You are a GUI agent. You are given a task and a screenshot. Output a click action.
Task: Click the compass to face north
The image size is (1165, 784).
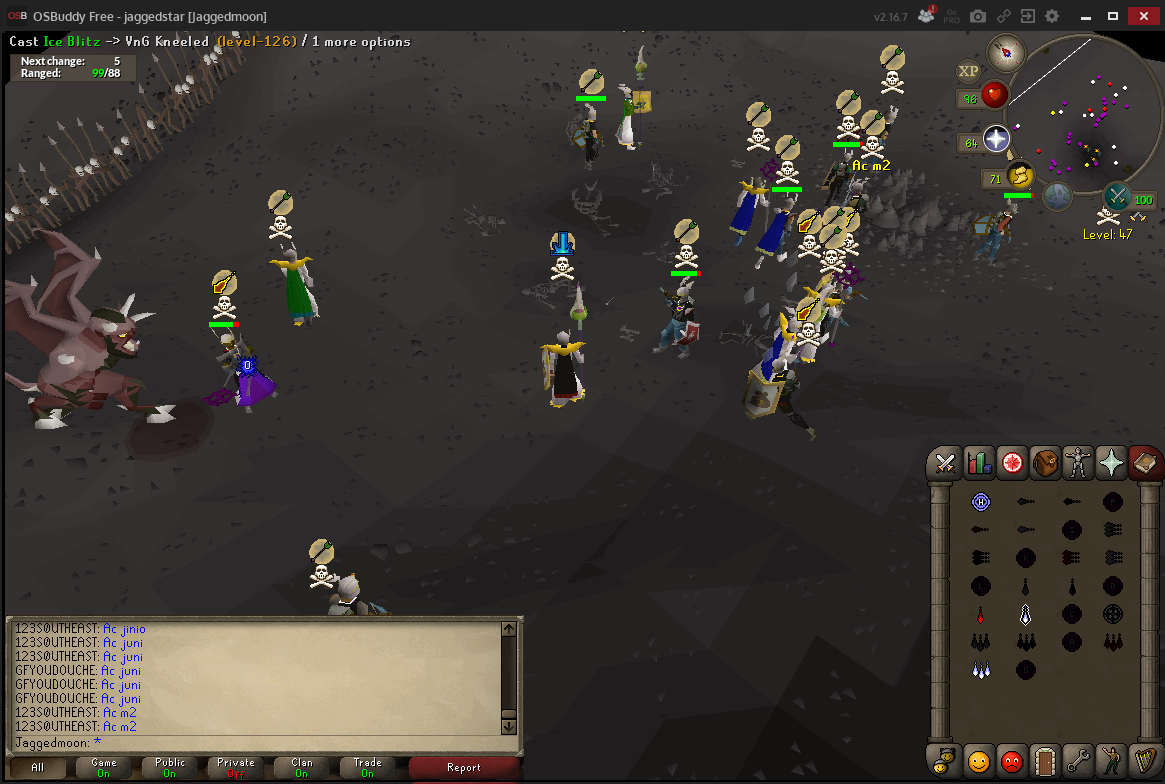coord(1006,51)
